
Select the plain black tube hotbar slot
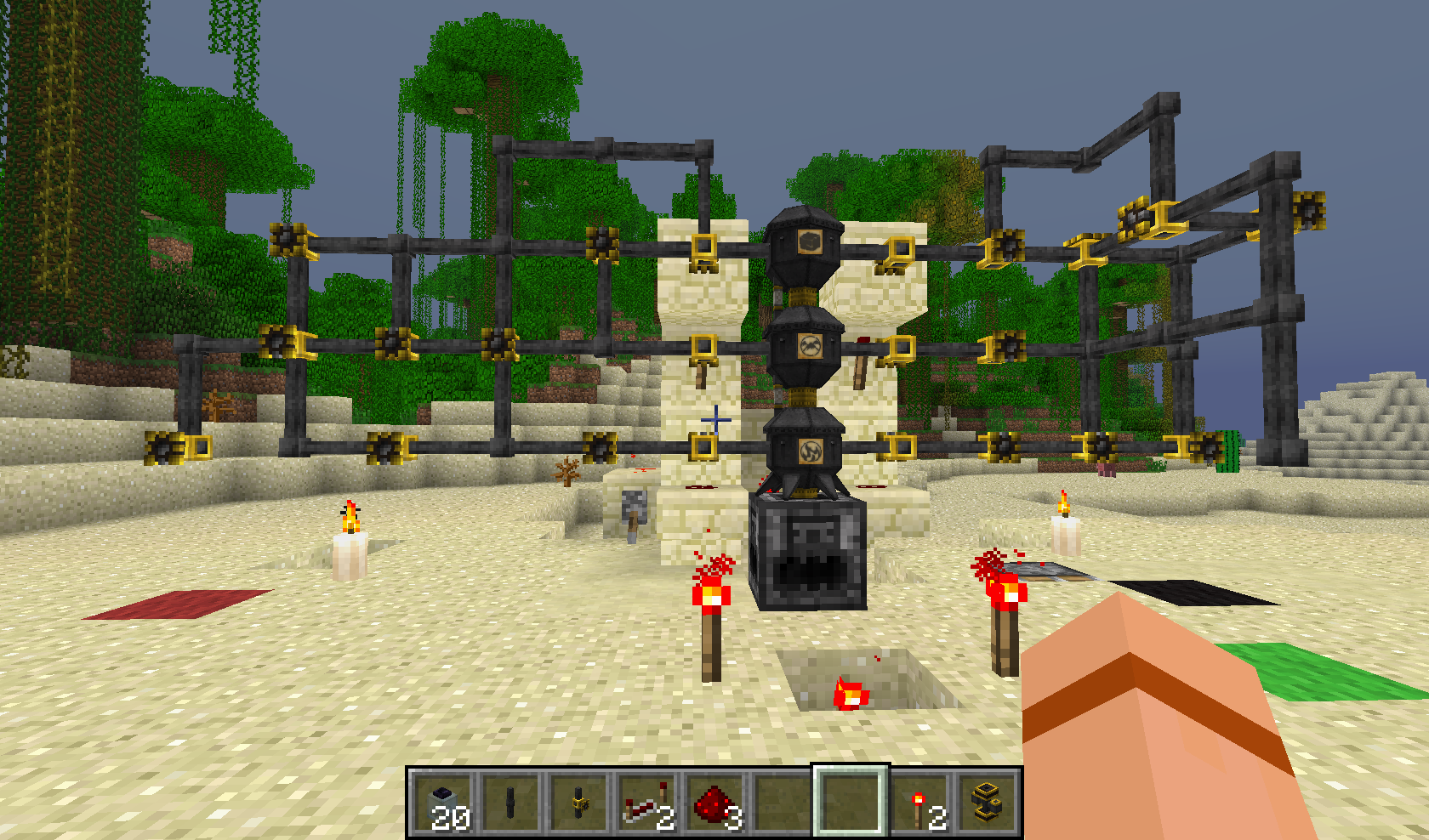tap(510, 803)
